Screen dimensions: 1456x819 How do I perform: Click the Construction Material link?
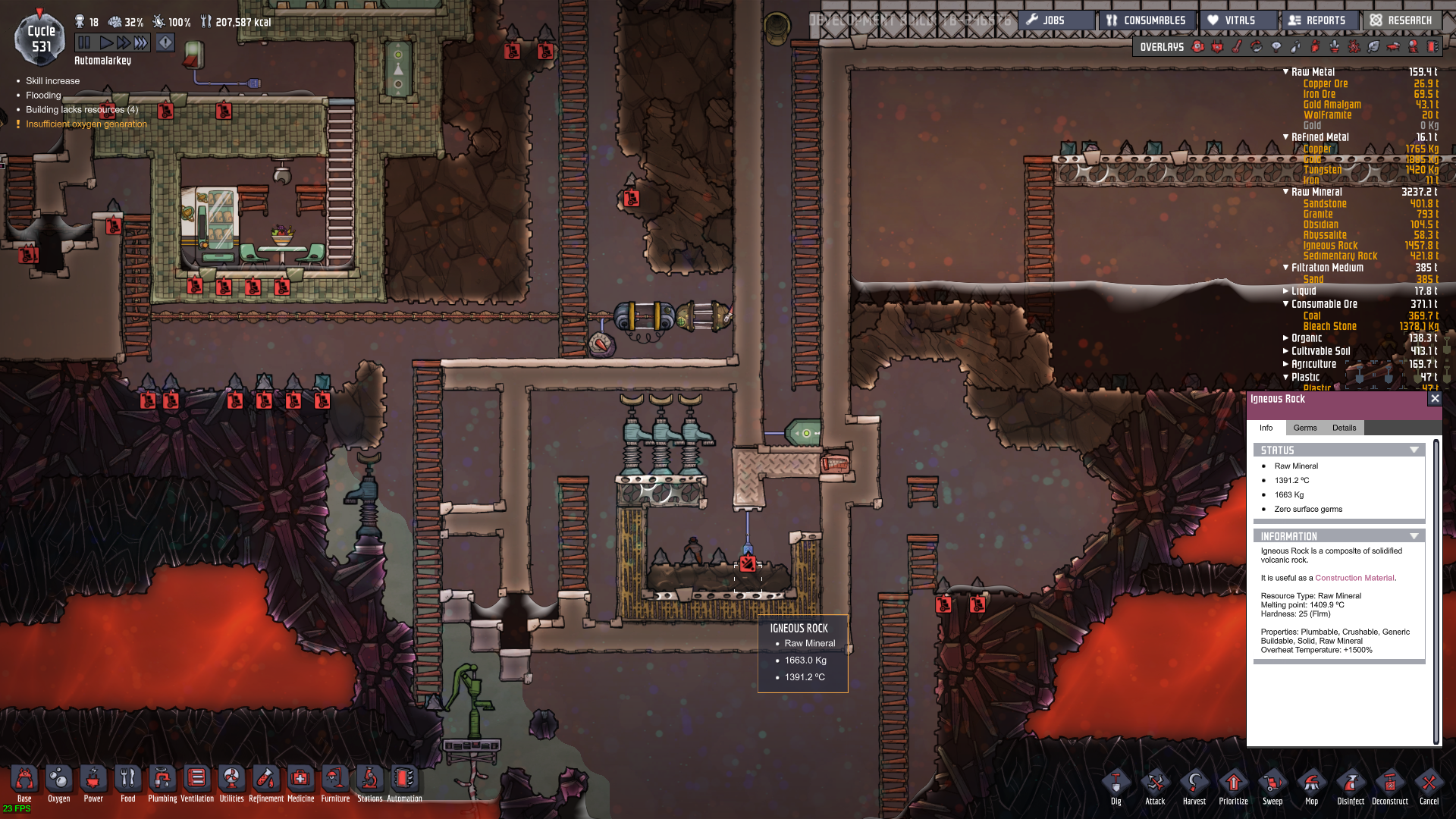1354,578
